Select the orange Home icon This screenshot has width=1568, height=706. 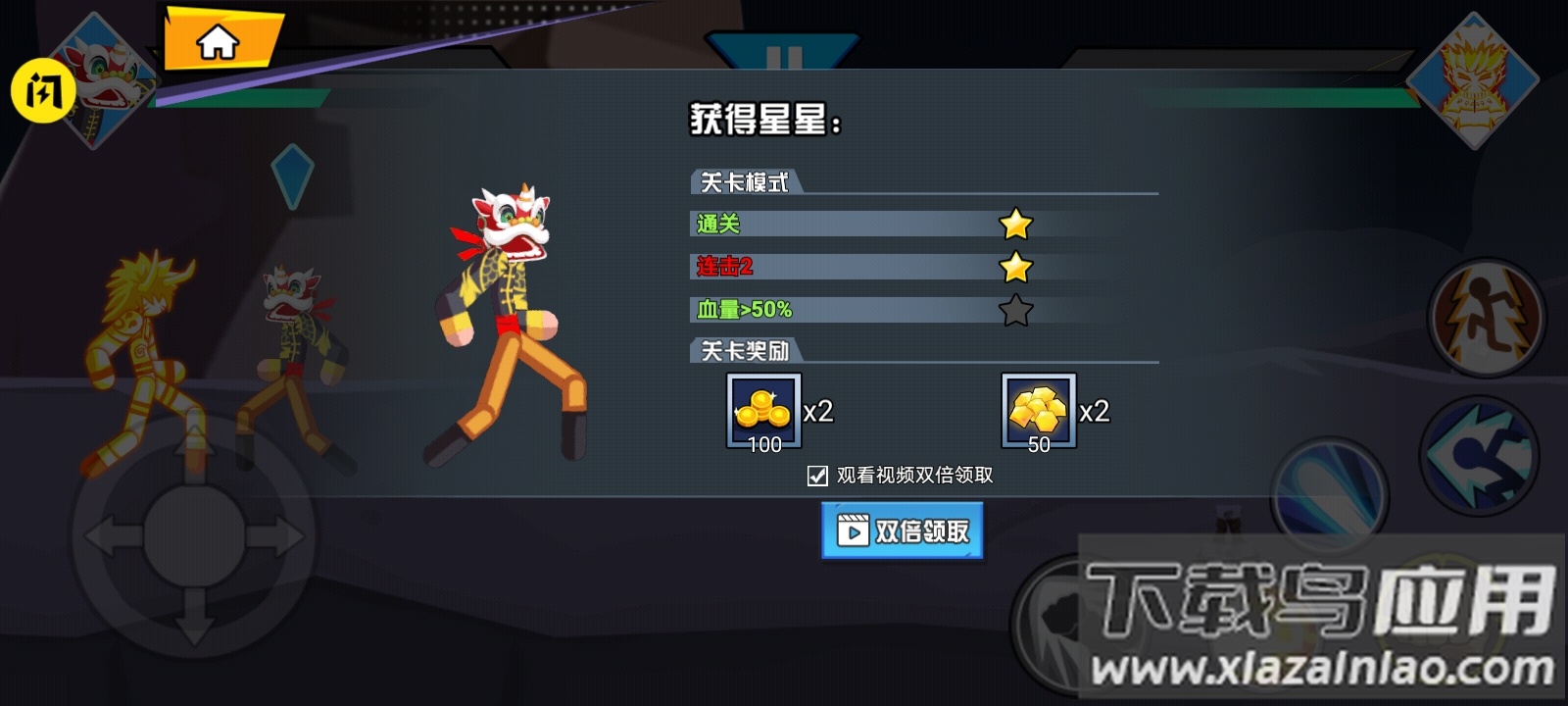[x=218, y=41]
